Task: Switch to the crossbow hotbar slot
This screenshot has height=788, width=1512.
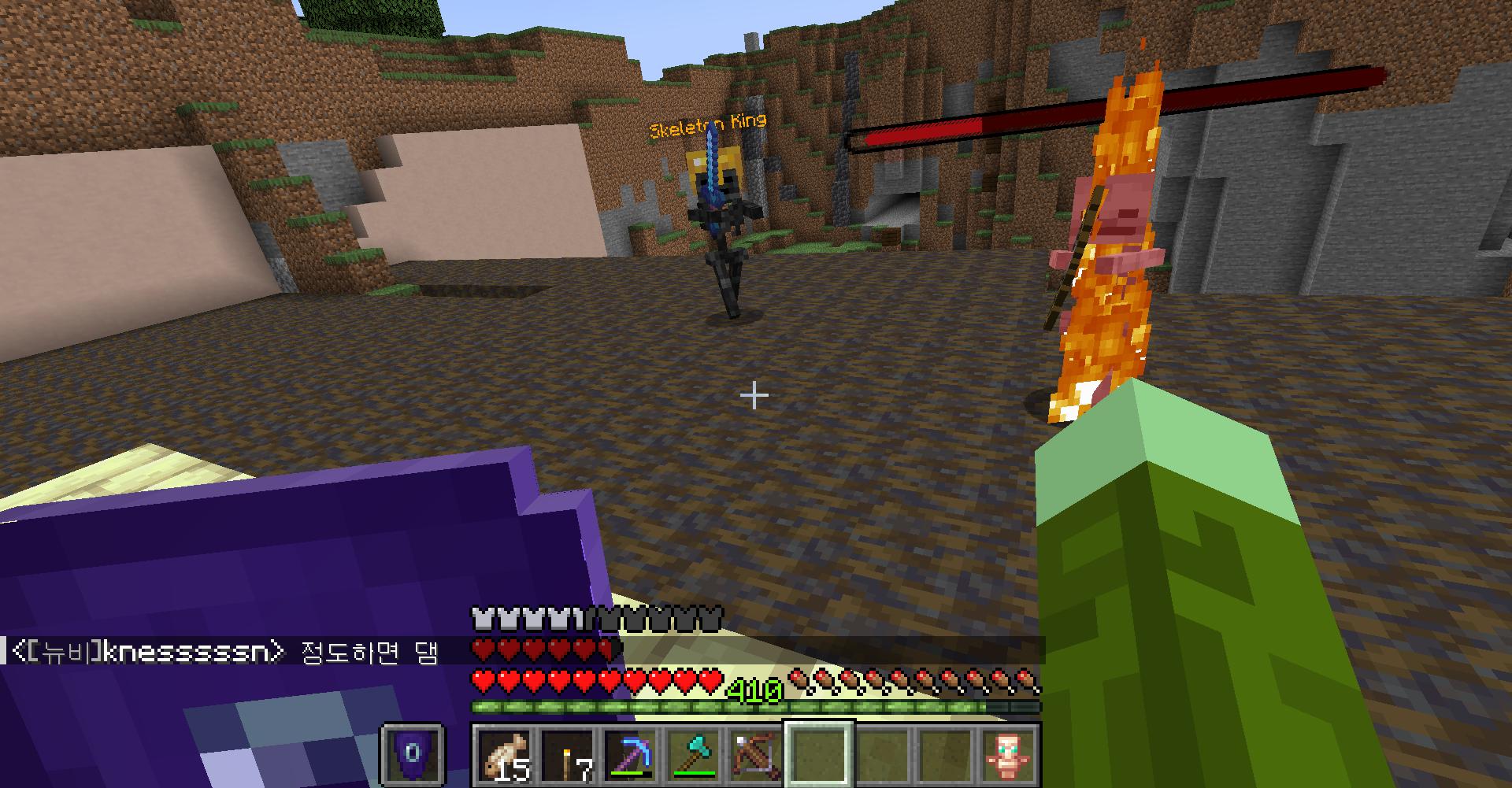Action: (757, 755)
